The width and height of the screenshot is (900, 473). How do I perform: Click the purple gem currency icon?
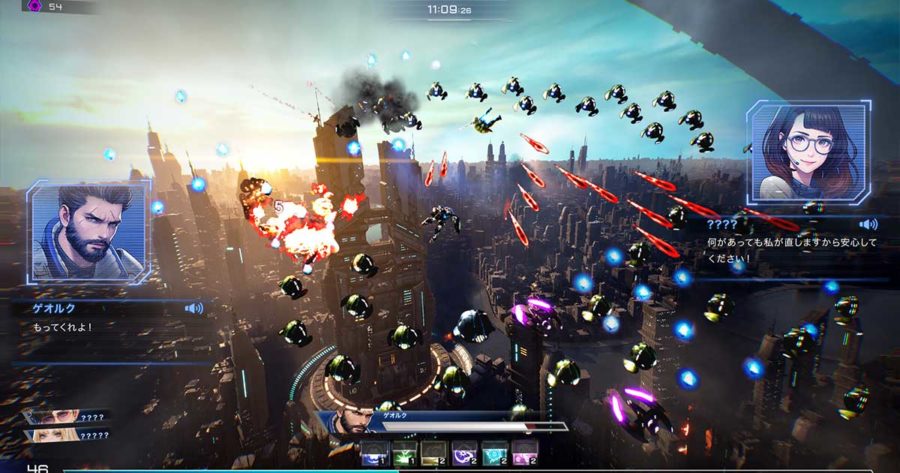(x=36, y=6)
